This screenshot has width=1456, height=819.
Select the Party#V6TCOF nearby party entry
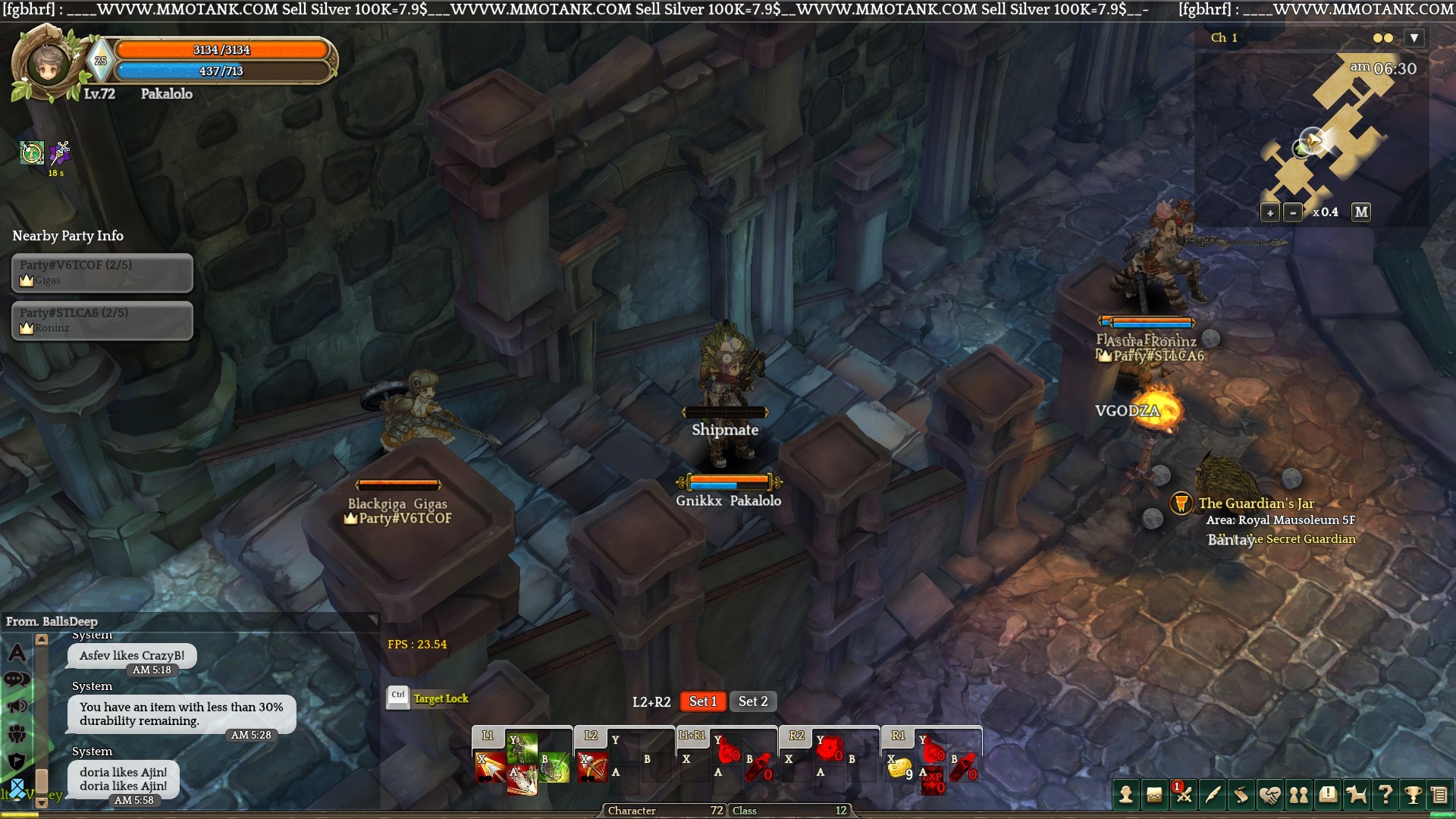(x=102, y=272)
